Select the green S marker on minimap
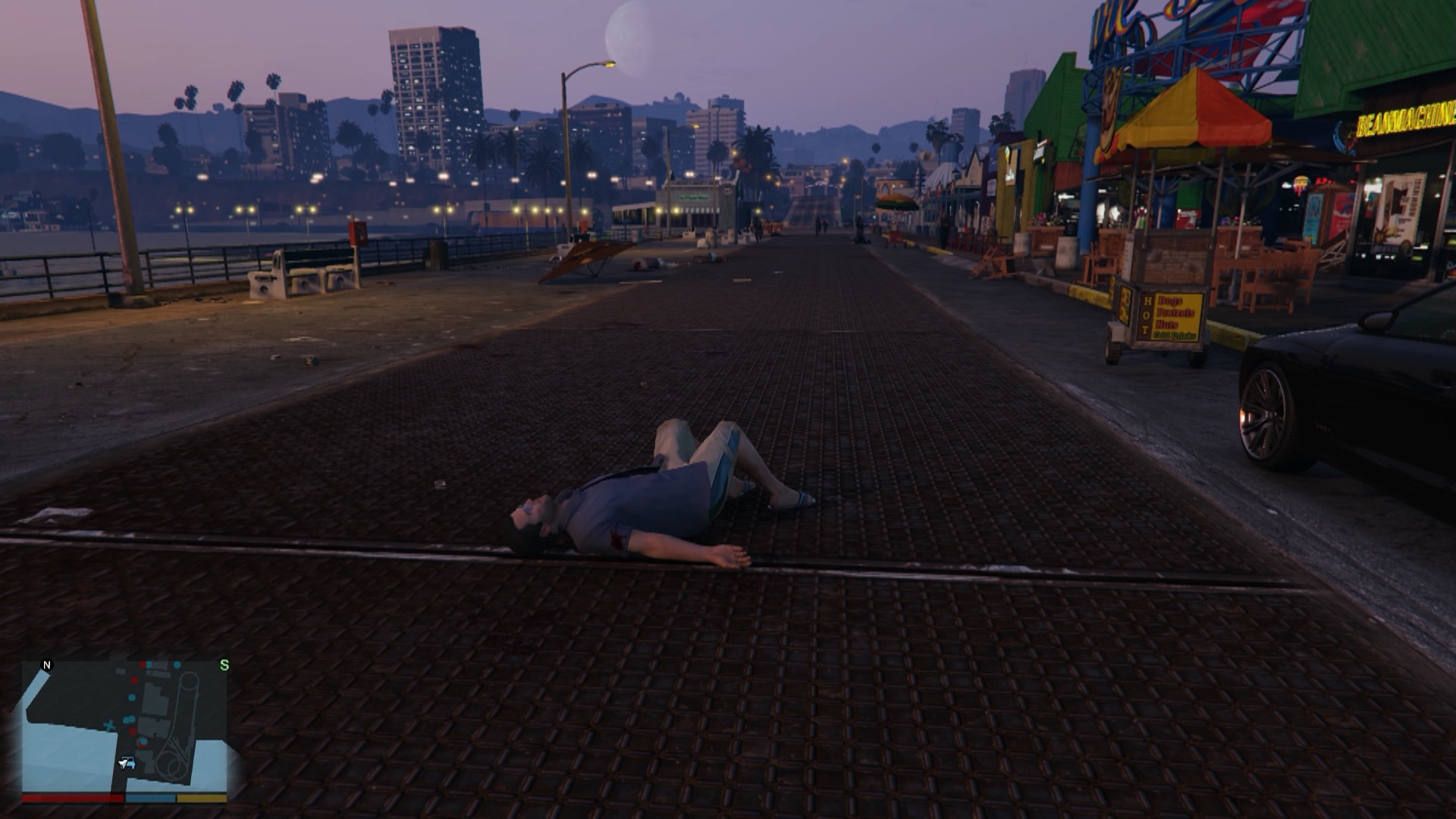Viewport: 1456px width, 819px height. click(224, 665)
